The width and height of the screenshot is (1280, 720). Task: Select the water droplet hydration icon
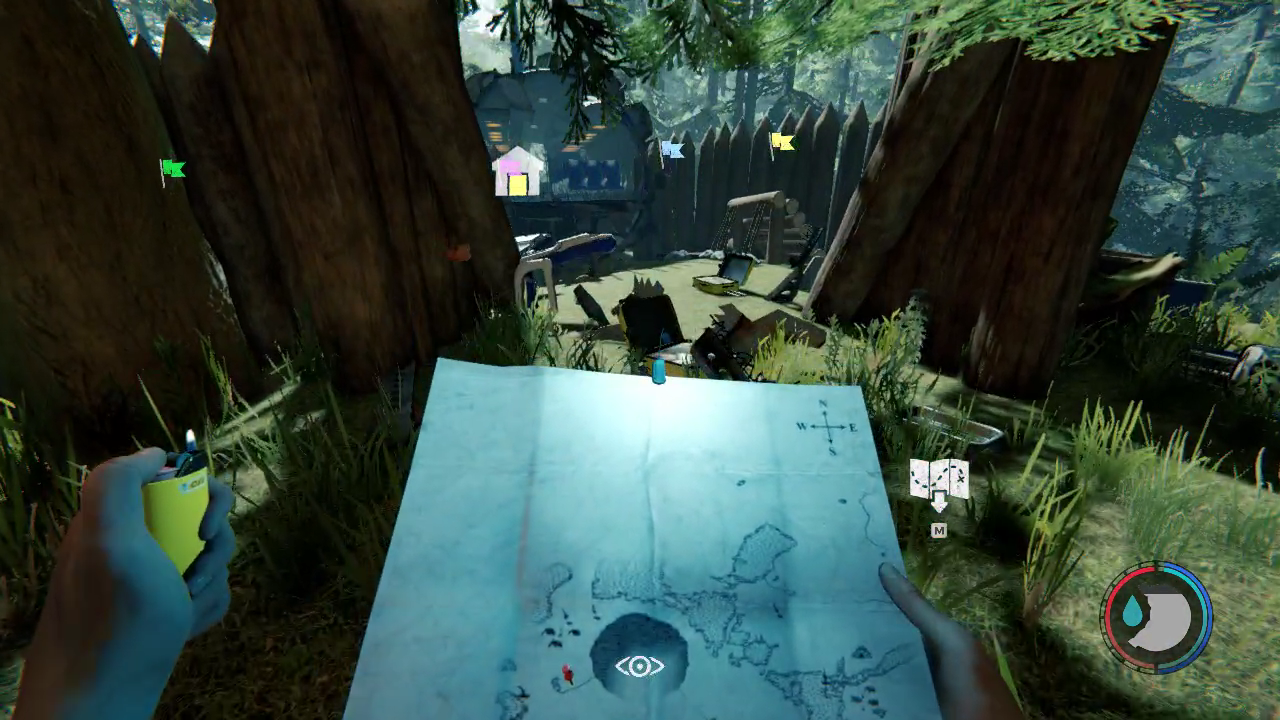click(x=1132, y=608)
